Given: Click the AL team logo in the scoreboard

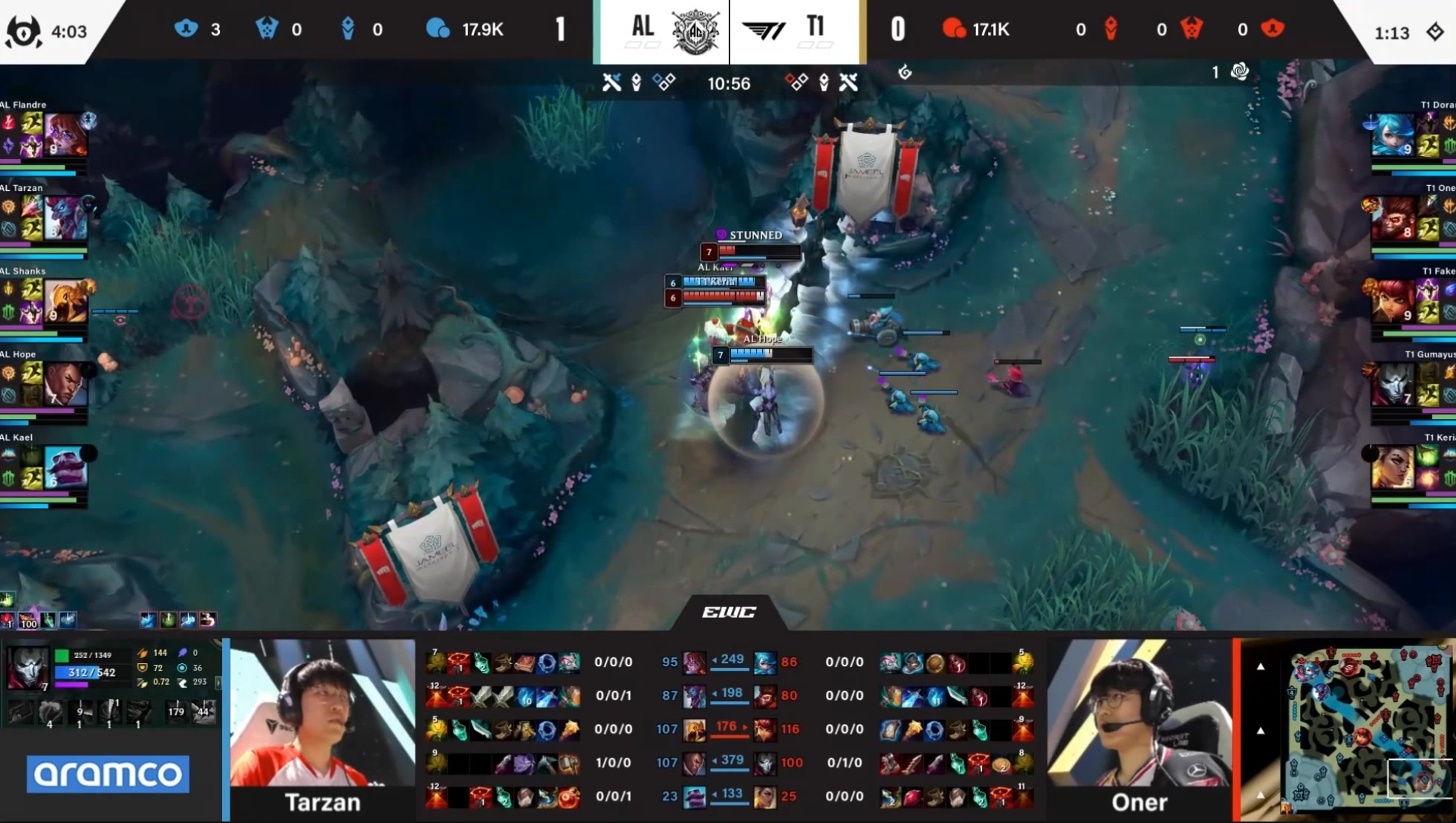Looking at the screenshot, I should click(695, 31).
